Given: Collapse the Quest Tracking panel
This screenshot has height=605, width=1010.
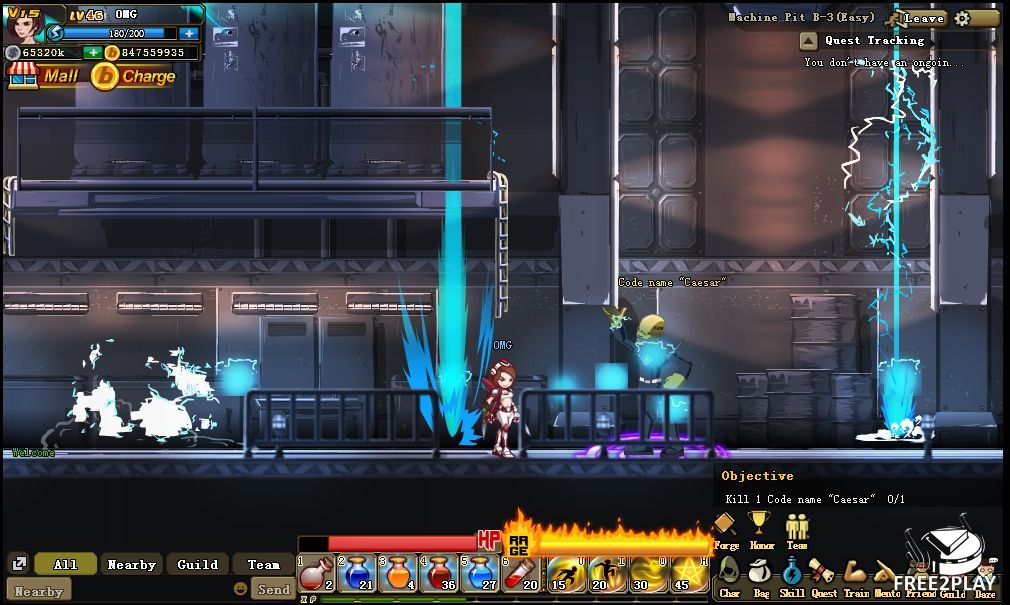Looking at the screenshot, I should pos(809,41).
